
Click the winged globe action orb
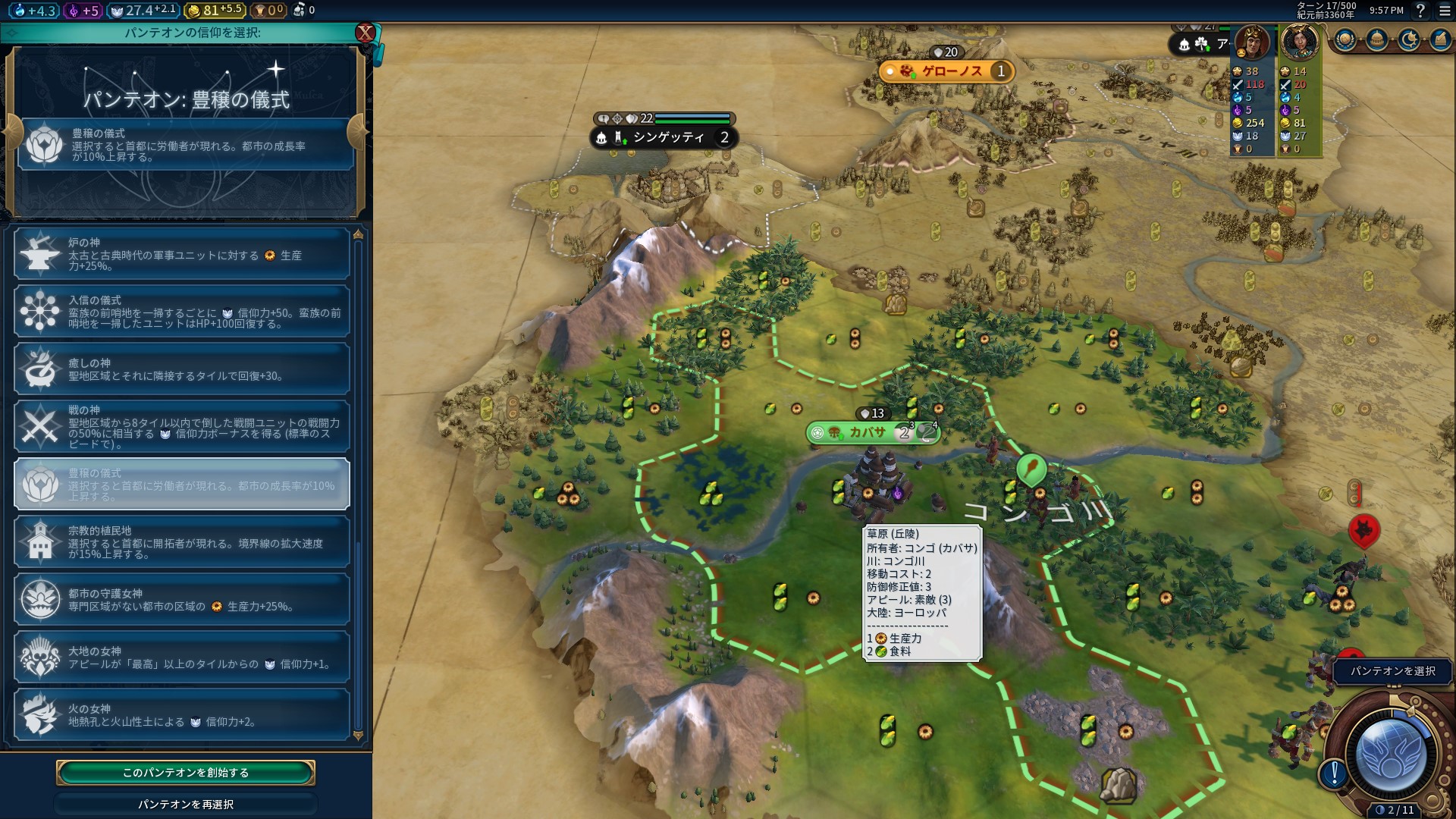point(1391,753)
